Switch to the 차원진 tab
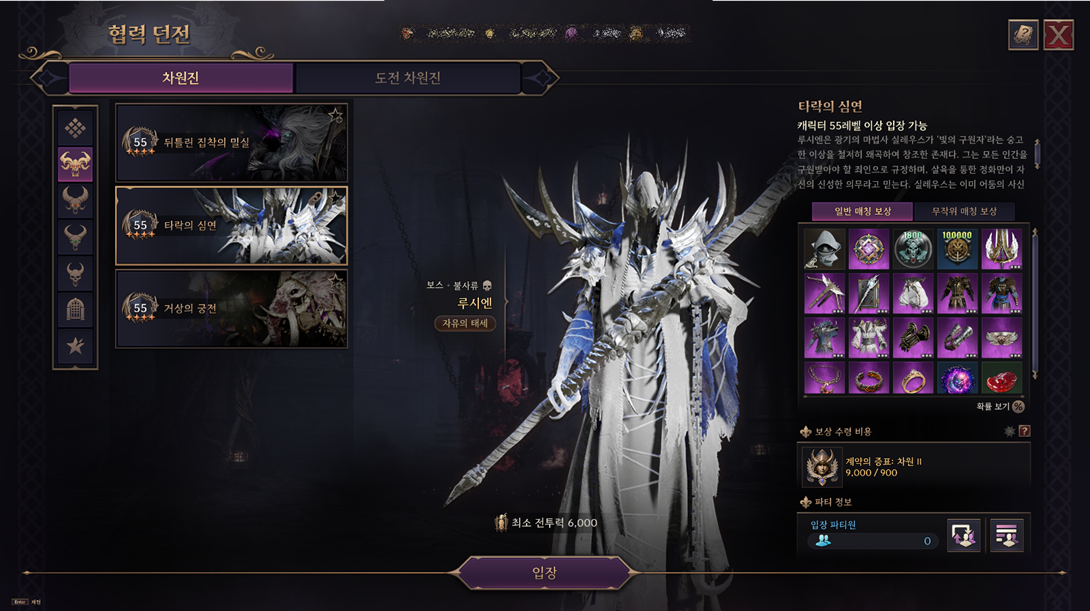Screen dimensions: 1090x611 [181, 78]
